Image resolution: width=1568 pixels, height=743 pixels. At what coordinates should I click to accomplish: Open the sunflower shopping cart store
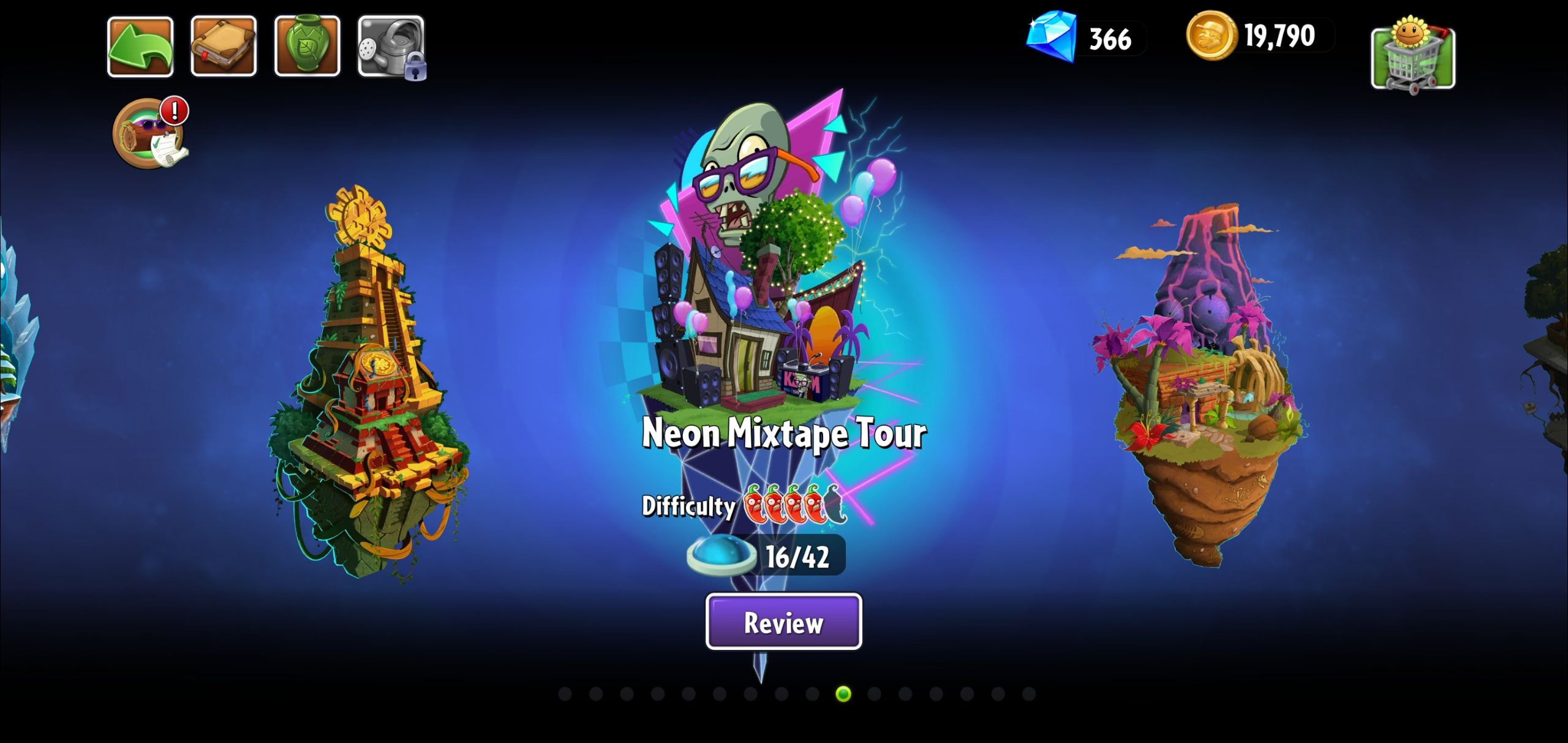1413,55
